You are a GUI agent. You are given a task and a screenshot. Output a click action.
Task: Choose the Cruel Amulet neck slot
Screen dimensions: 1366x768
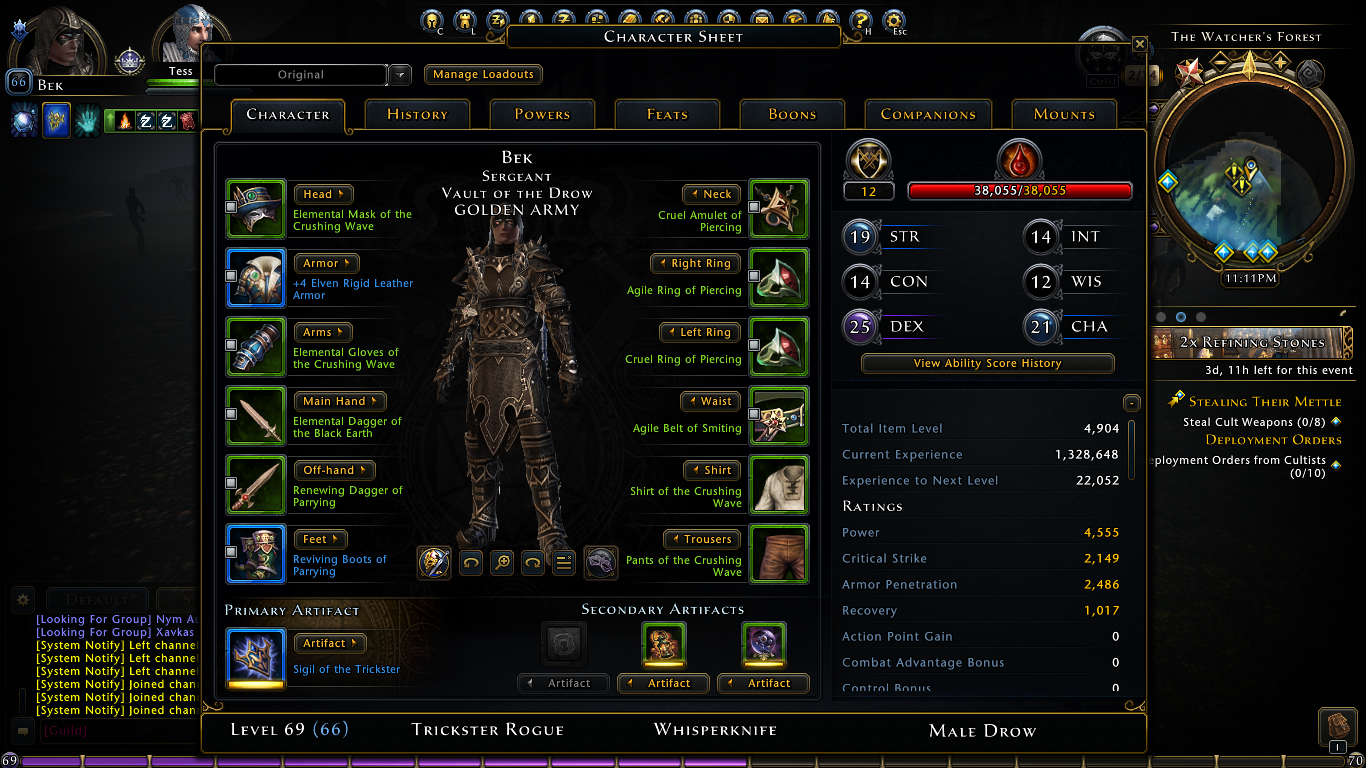pyautogui.click(x=778, y=208)
